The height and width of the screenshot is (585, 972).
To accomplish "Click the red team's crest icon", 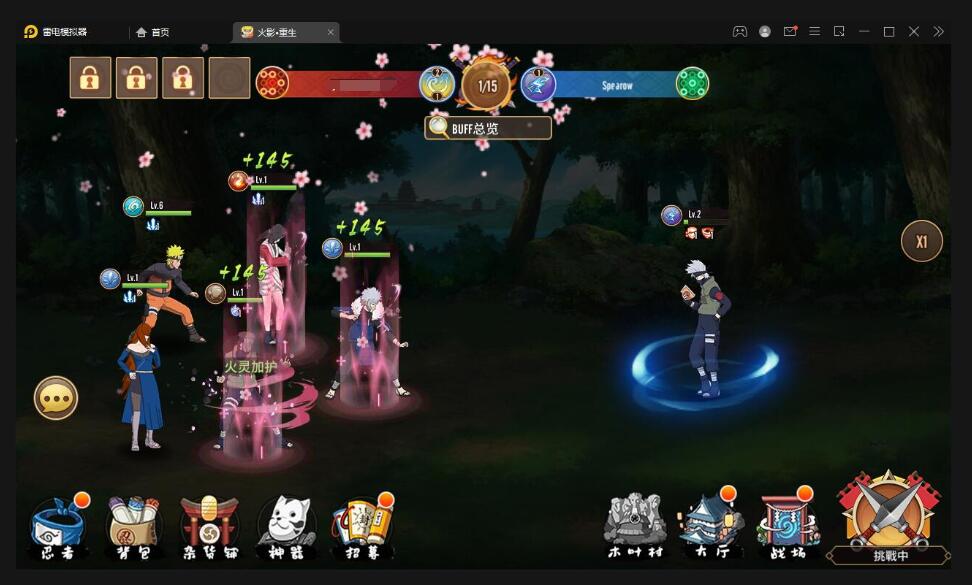I will tap(272, 83).
